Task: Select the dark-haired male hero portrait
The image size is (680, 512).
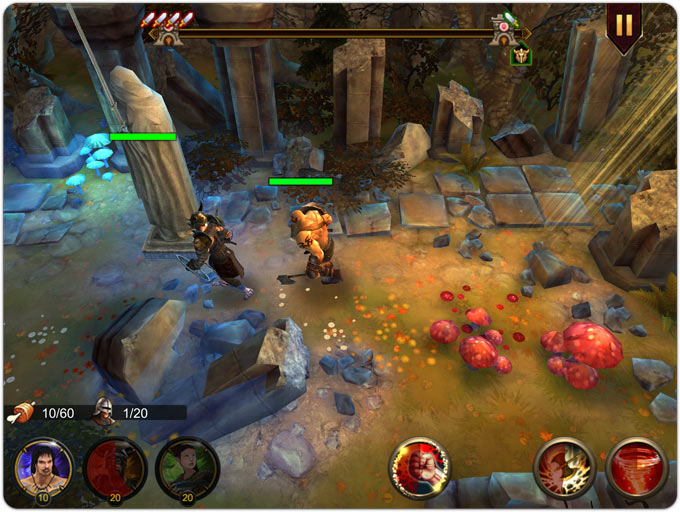Action: point(44,468)
